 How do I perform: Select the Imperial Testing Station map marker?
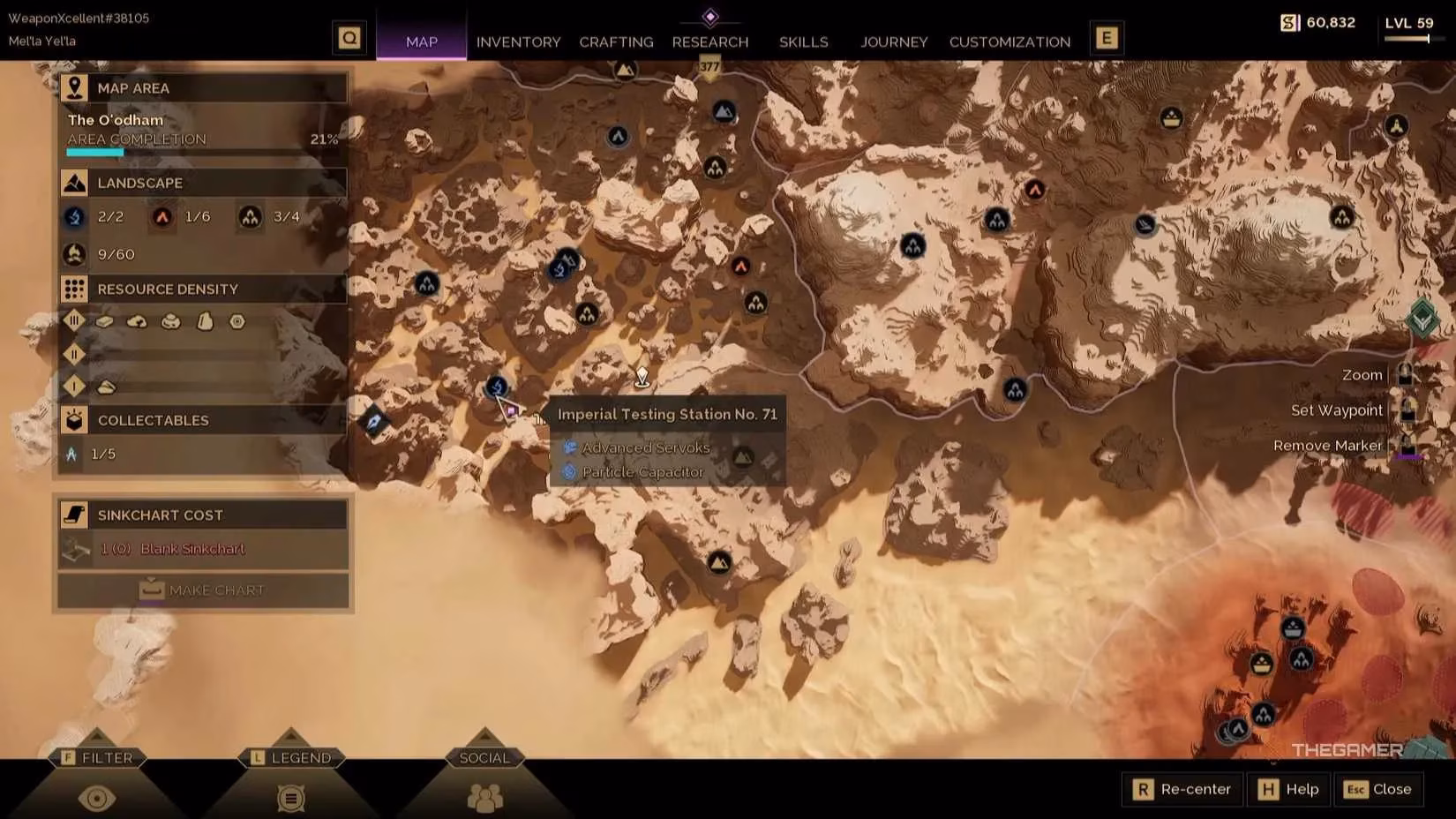coord(497,387)
